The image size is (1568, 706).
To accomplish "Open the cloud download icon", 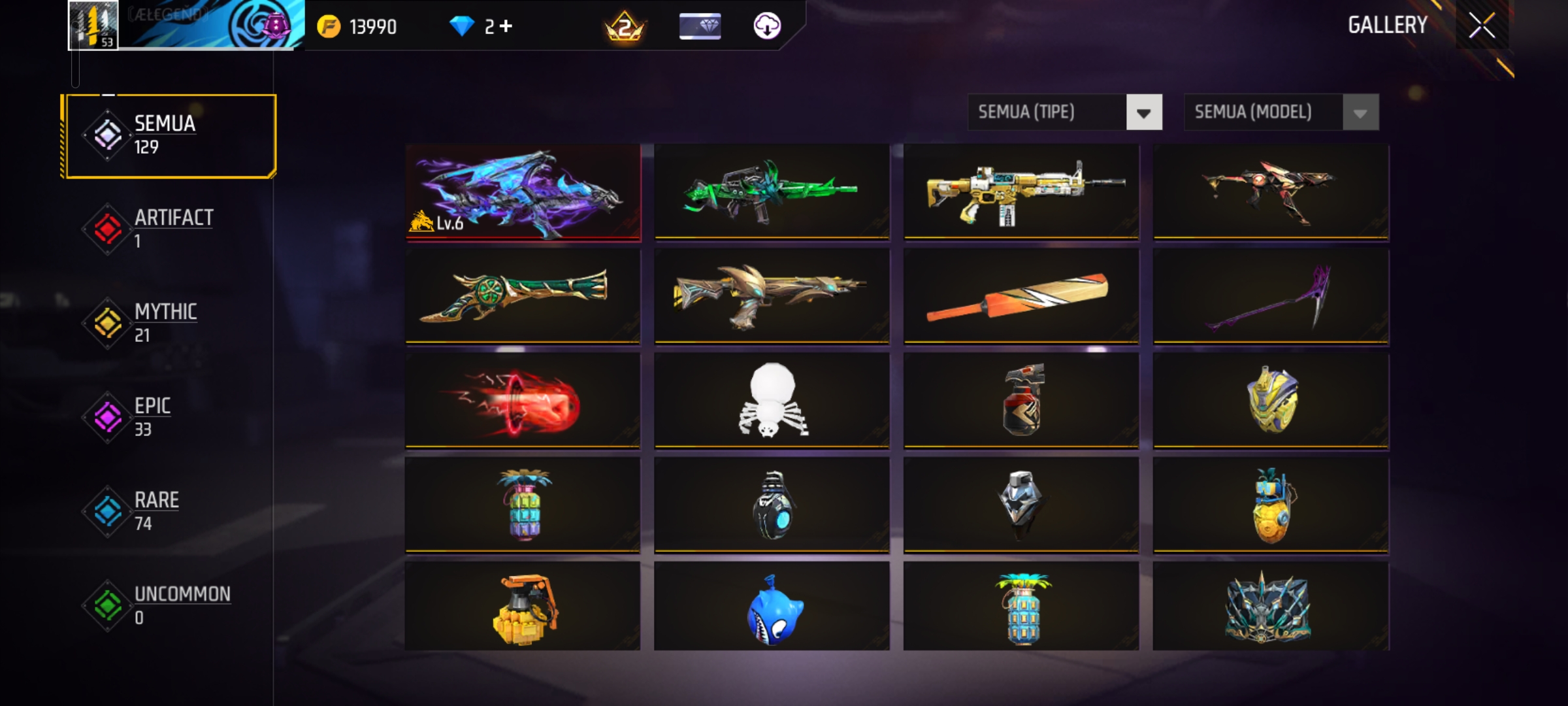I will [767, 26].
